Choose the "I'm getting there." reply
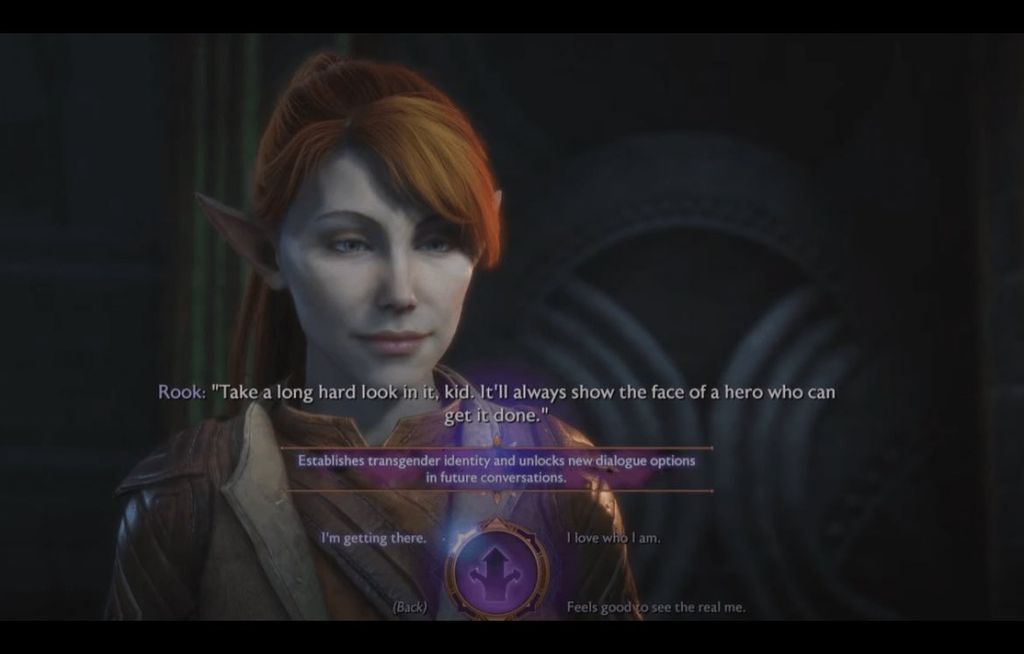1024x654 pixels. click(x=373, y=538)
